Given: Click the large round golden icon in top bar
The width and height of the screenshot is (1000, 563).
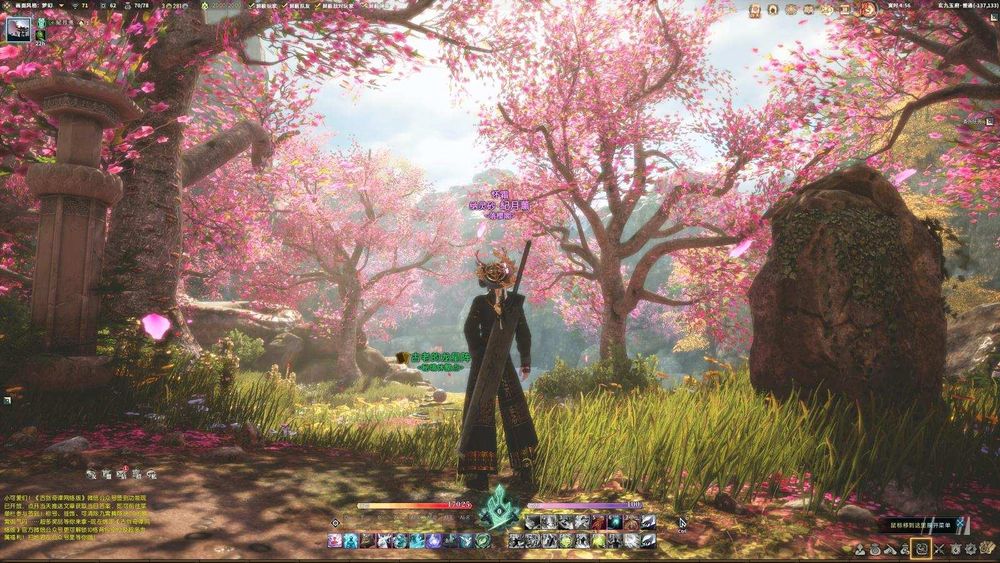Looking at the screenshot, I should (x=869, y=9).
